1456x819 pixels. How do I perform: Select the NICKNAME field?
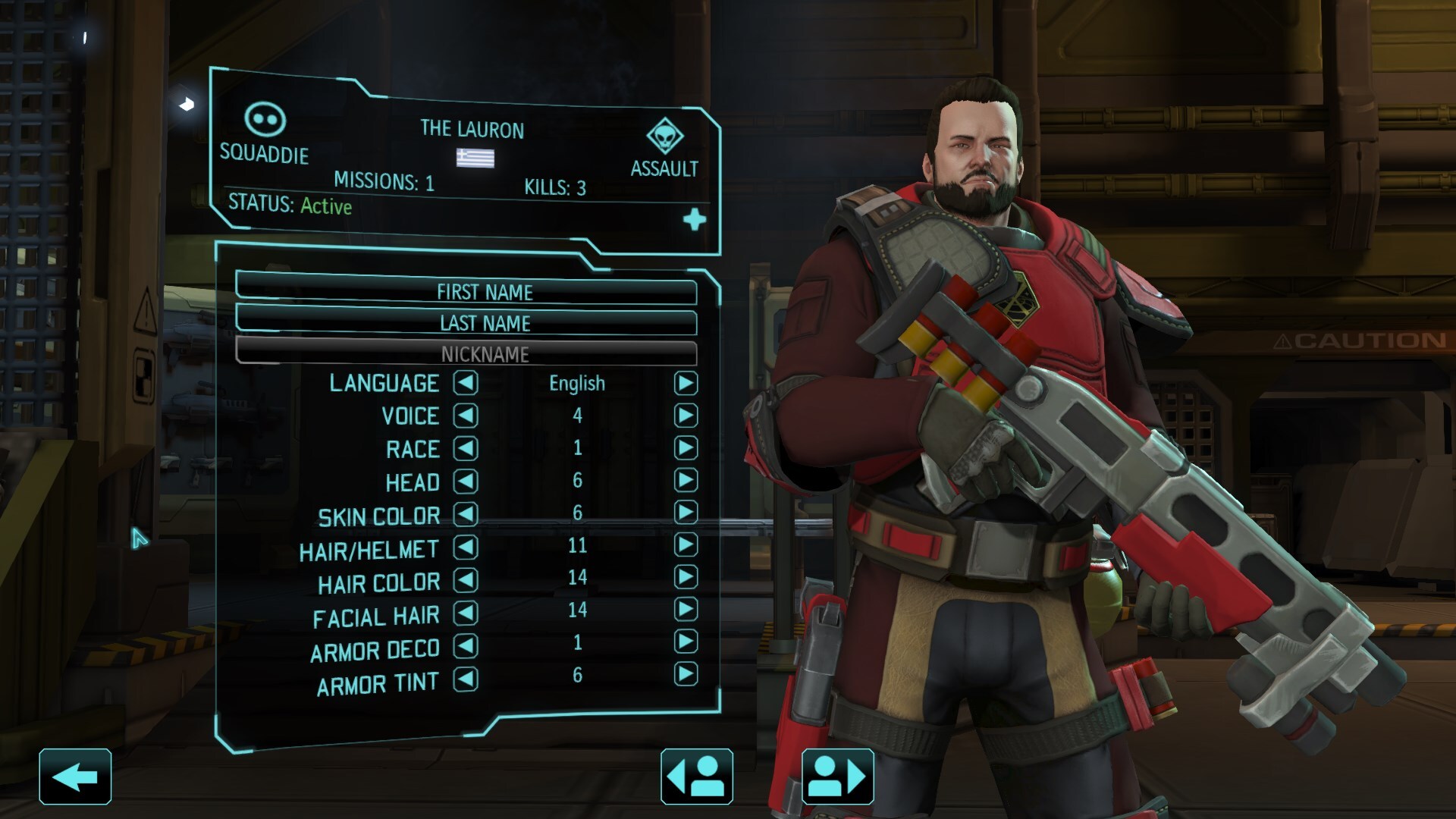point(485,353)
